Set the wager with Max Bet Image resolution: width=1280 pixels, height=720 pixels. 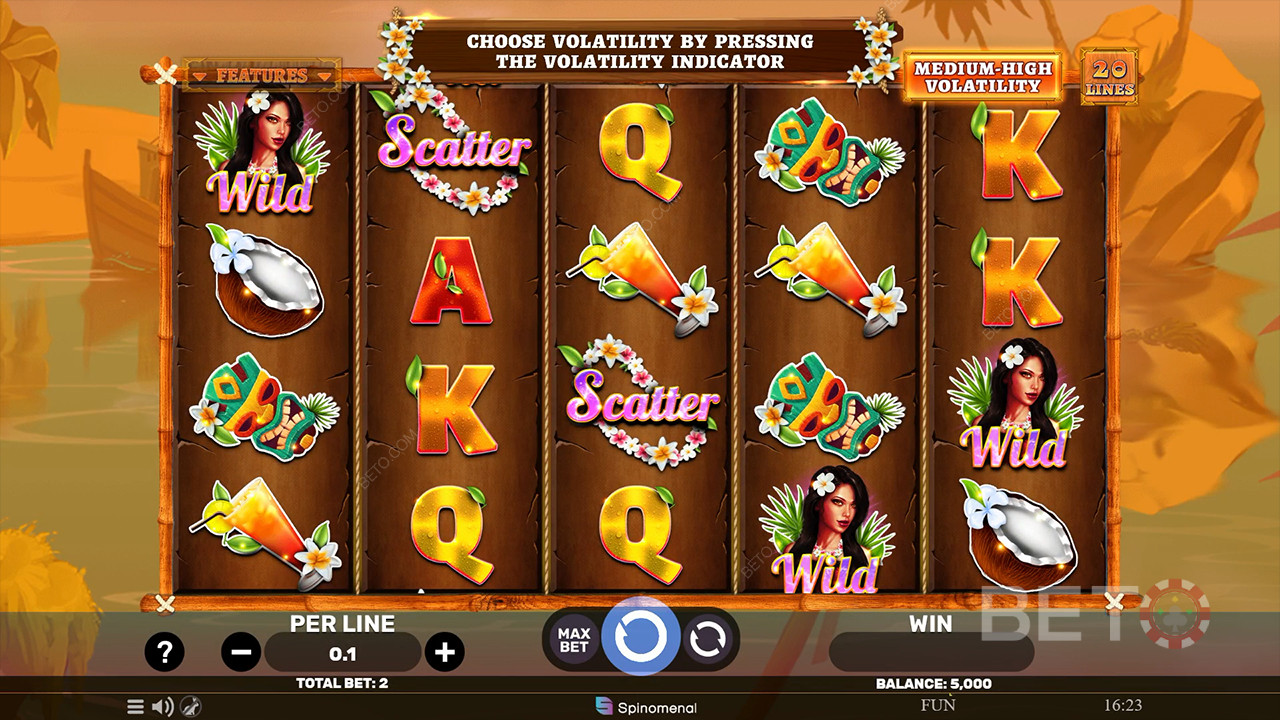(574, 639)
